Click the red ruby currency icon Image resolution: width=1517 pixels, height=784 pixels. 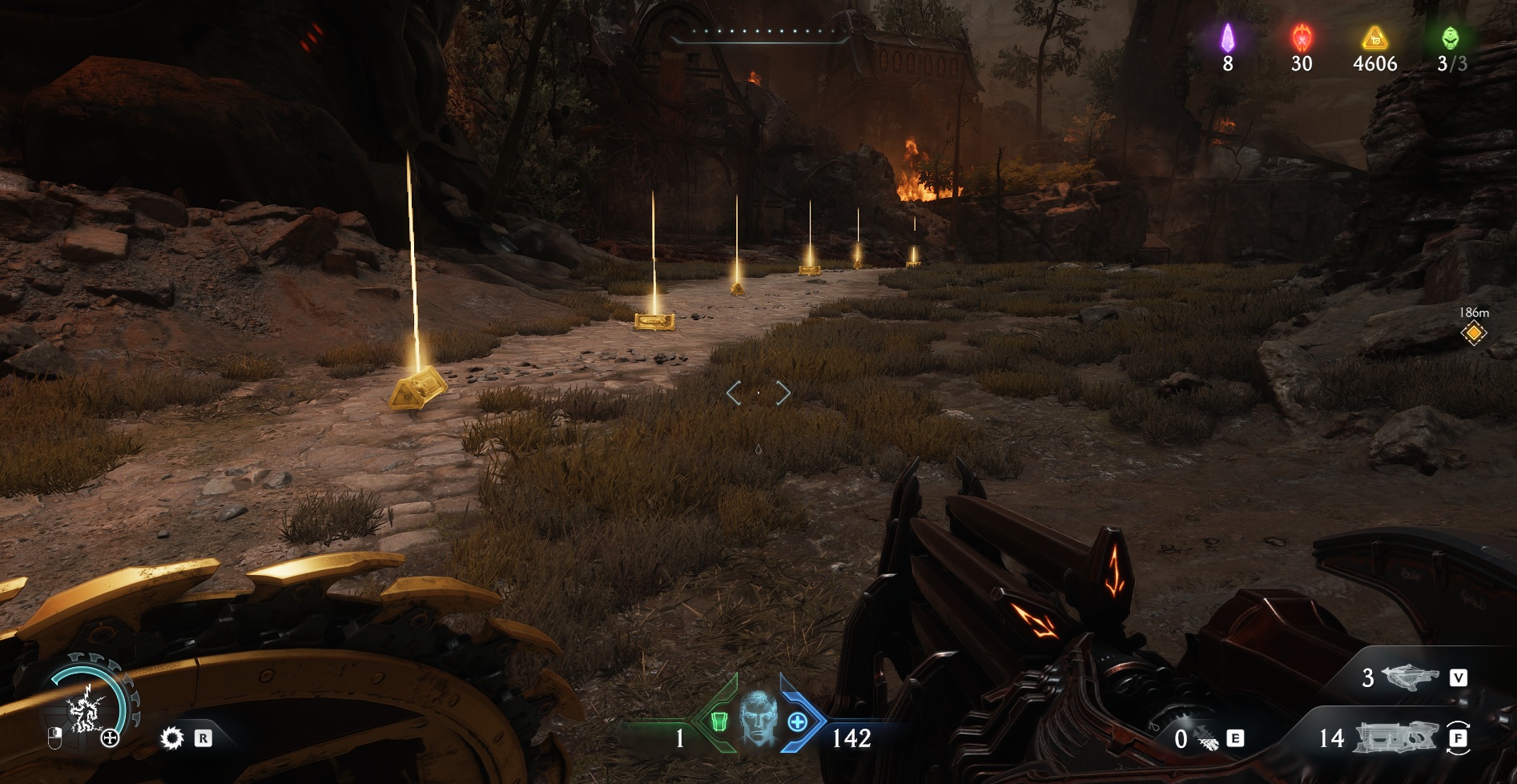pyautogui.click(x=1302, y=38)
